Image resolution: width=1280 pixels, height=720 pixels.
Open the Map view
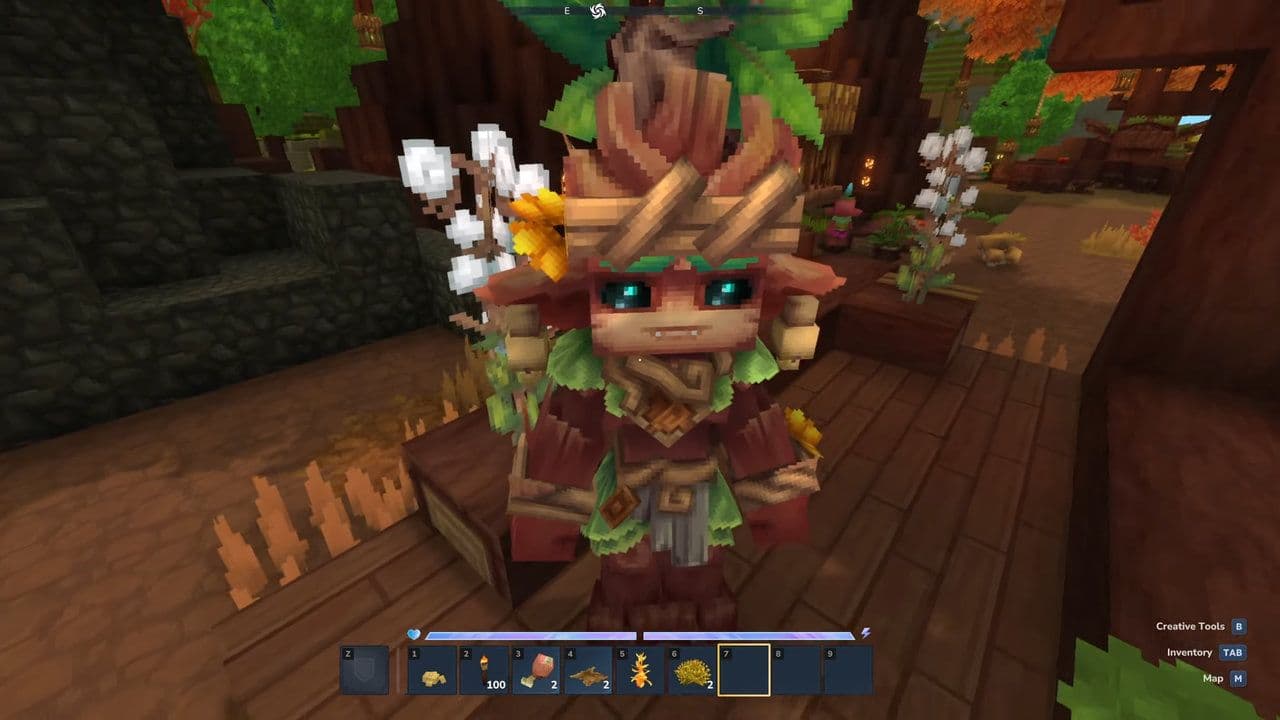[x=1212, y=679]
